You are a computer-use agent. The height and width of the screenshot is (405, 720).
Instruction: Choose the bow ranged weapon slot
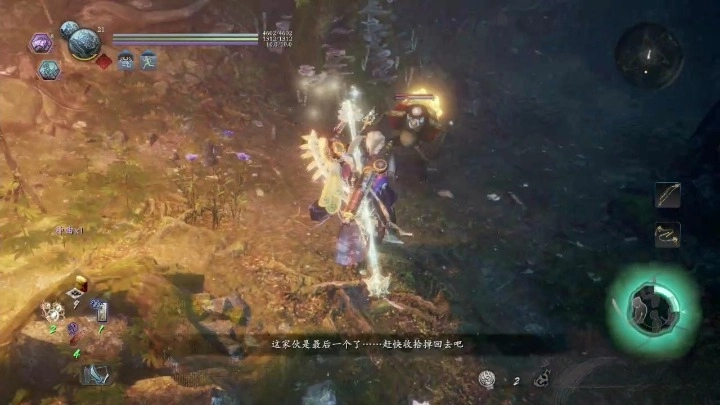pyautogui.click(x=668, y=195)
